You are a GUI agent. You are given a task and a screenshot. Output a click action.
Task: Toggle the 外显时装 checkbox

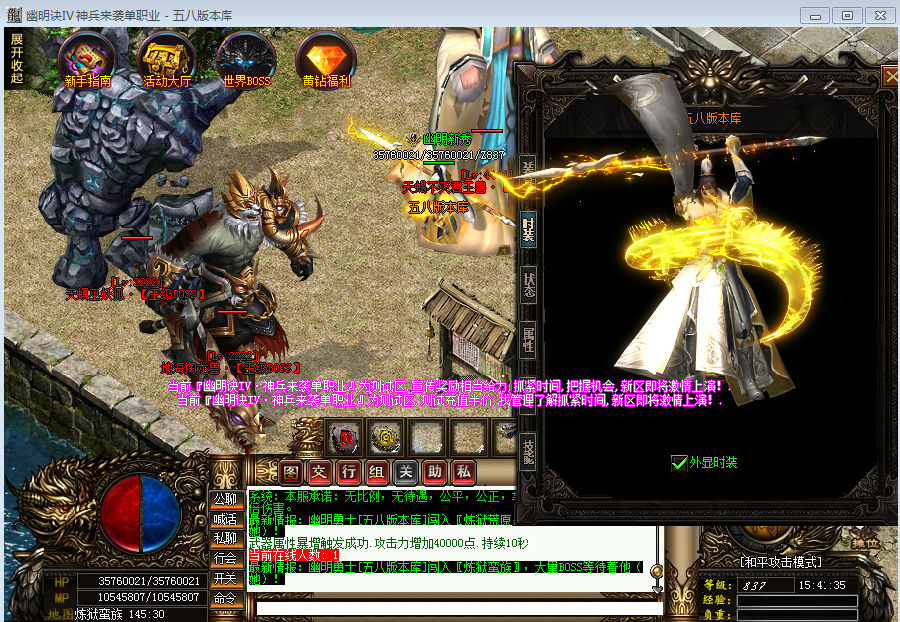(x=679, y=463)
